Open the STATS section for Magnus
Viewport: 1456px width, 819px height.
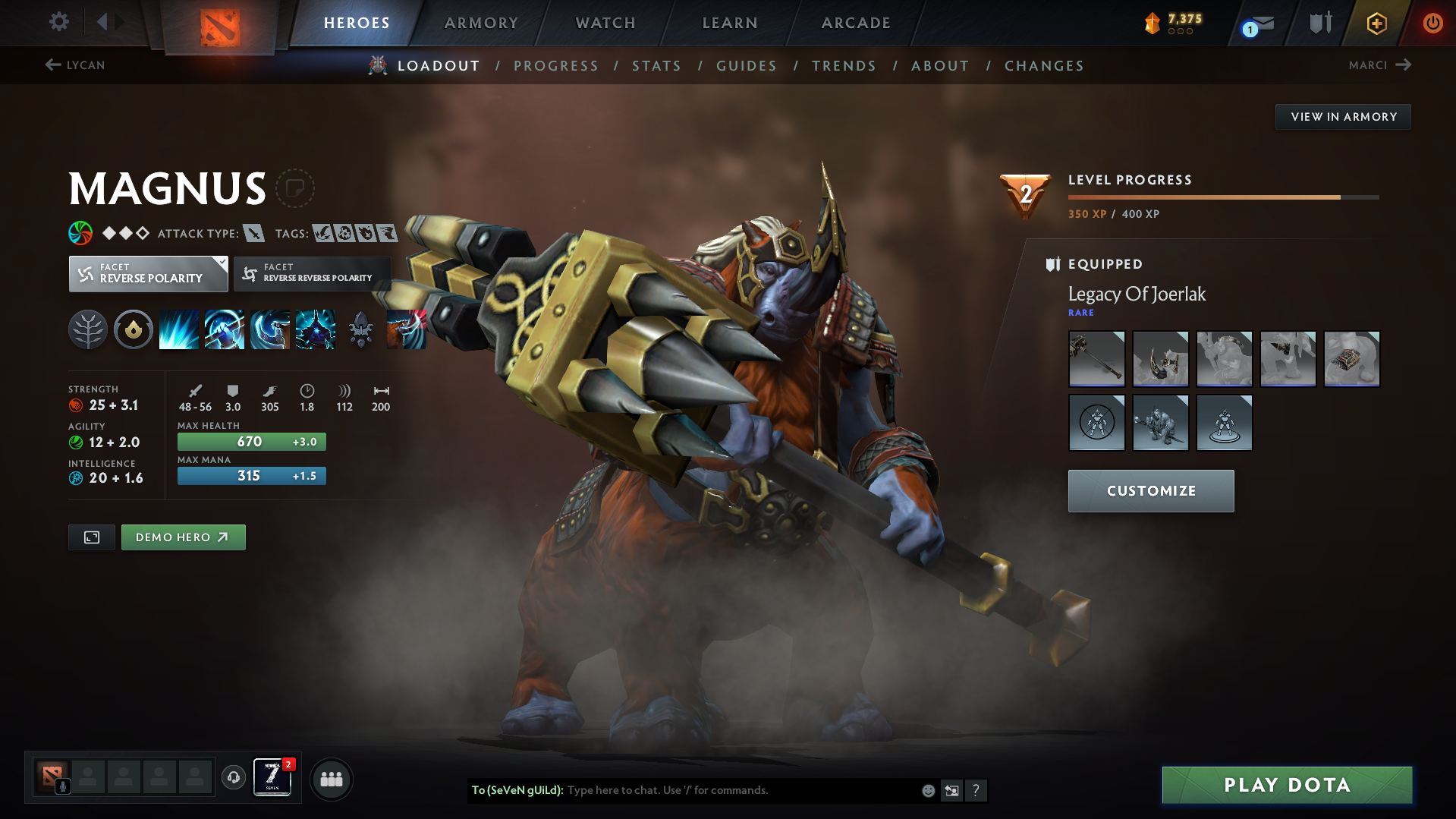[x=656, y=65]
